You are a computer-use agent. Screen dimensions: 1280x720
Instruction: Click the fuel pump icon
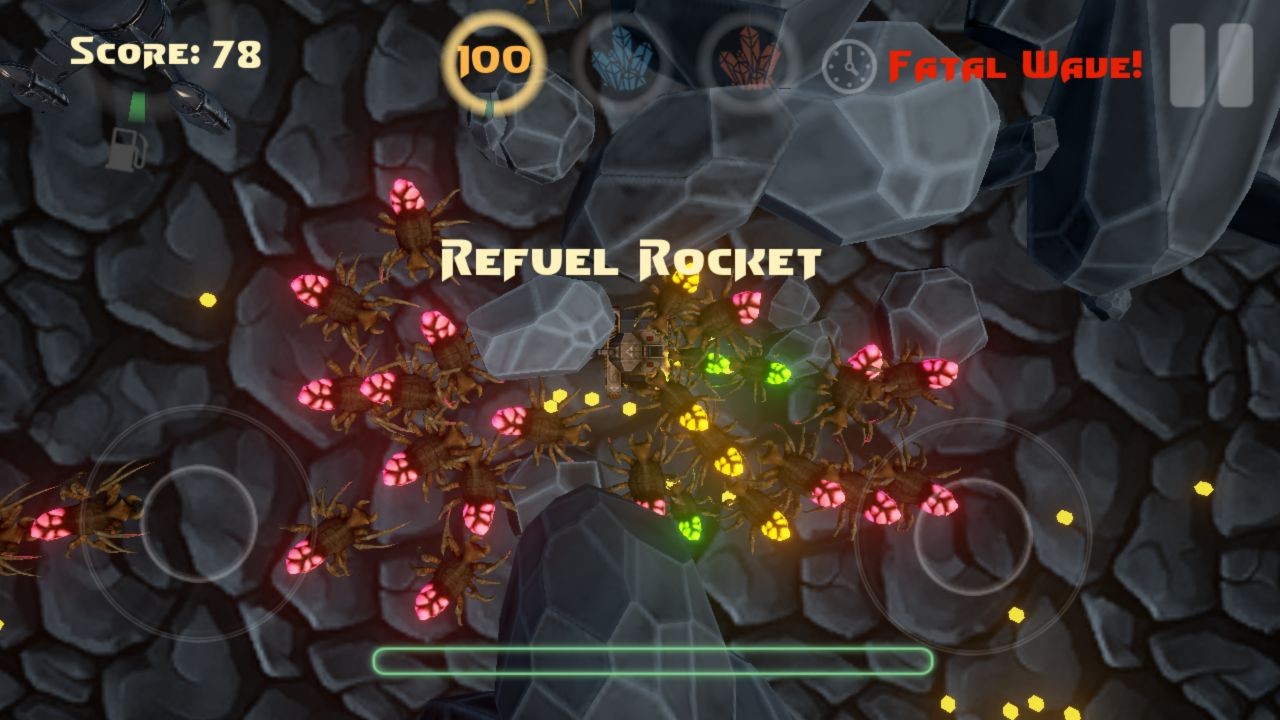[x=127, y=149]
